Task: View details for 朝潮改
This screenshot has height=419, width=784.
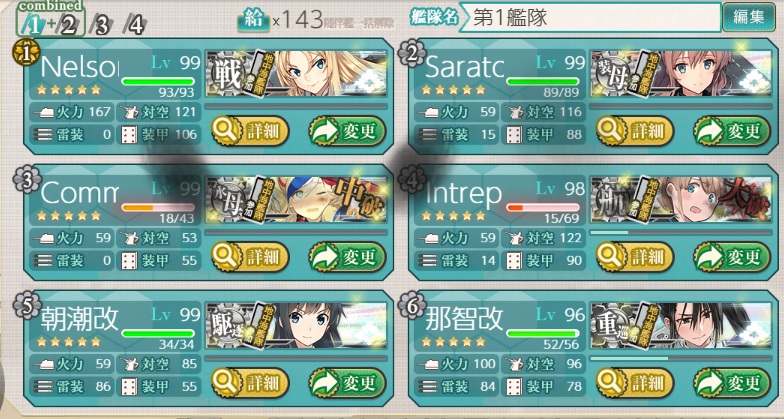Action: (x=250, y=383)
